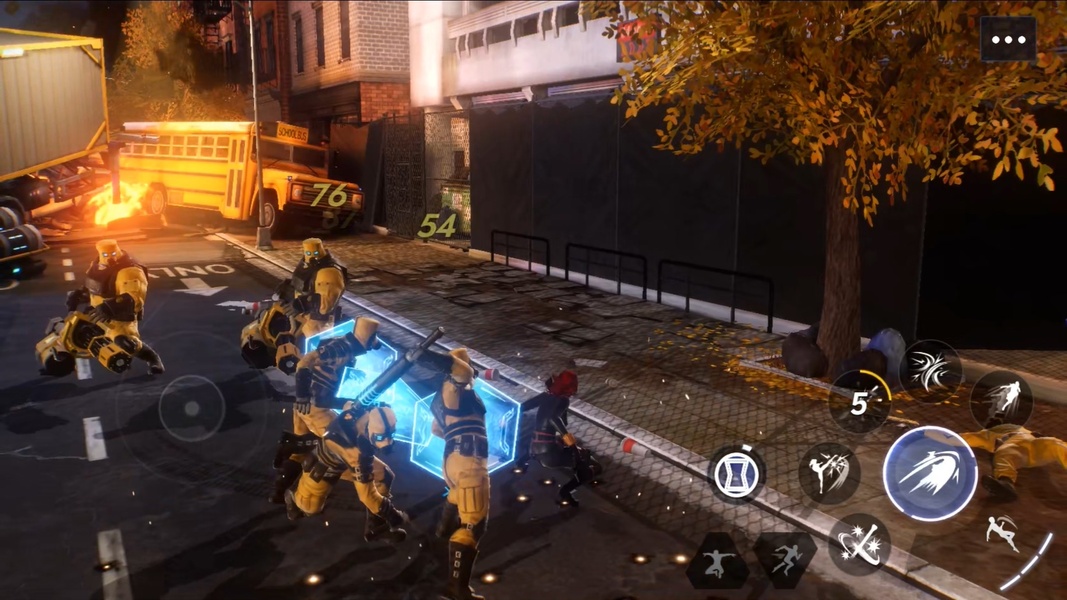Select the skill on 5-second cooldown
This screenshot has width=1067, height=600.
point(860,401)
